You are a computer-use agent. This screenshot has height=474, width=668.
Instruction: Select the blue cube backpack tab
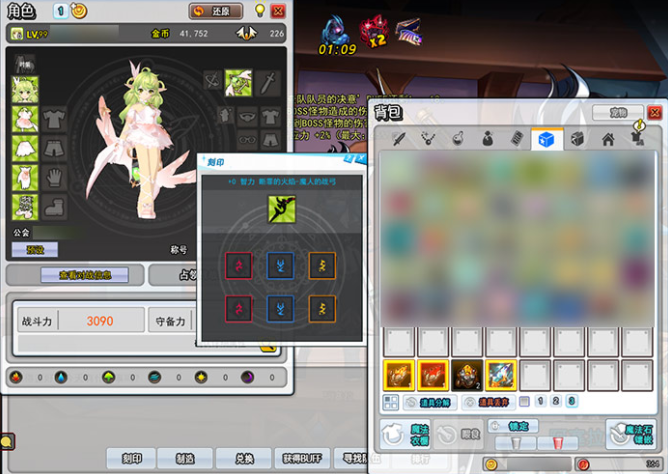click(x=547, y=139)
